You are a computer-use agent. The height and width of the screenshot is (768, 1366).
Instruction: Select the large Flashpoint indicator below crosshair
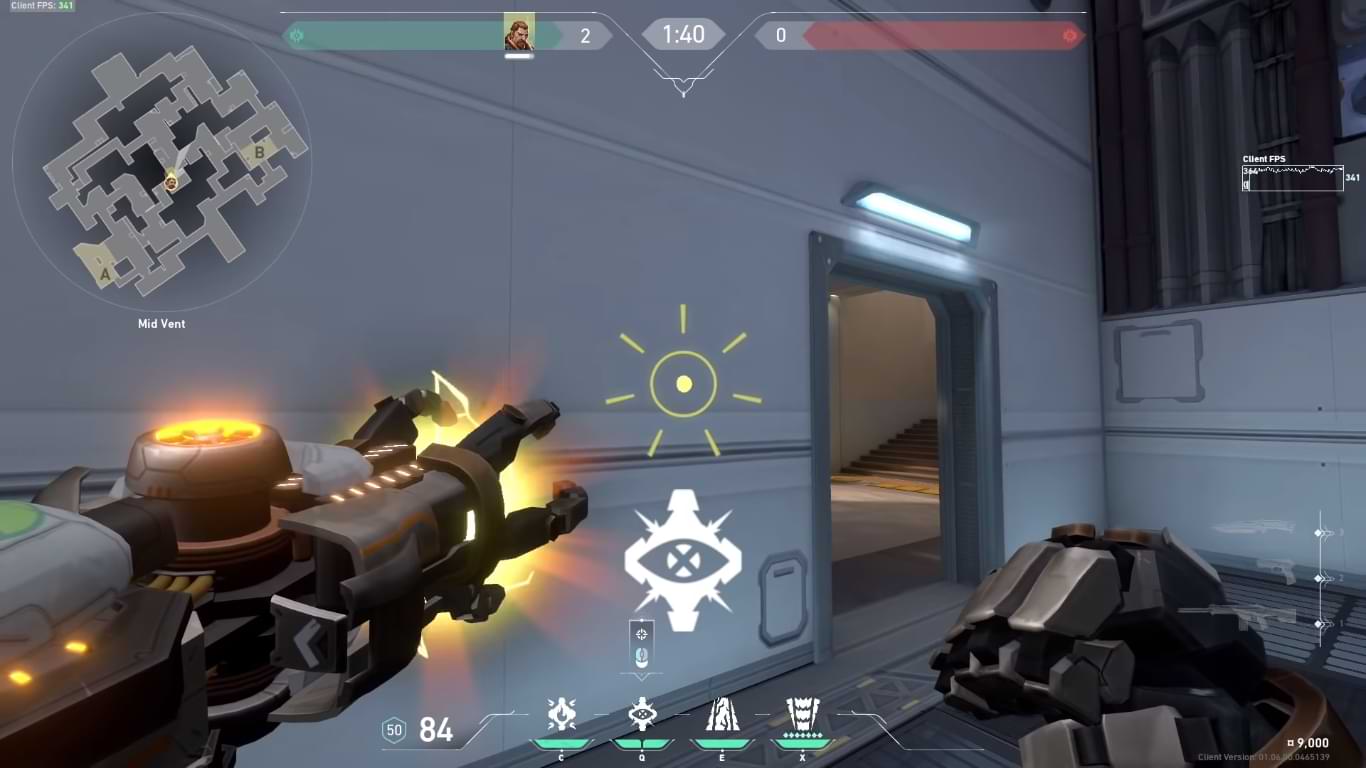click(683, 560)
